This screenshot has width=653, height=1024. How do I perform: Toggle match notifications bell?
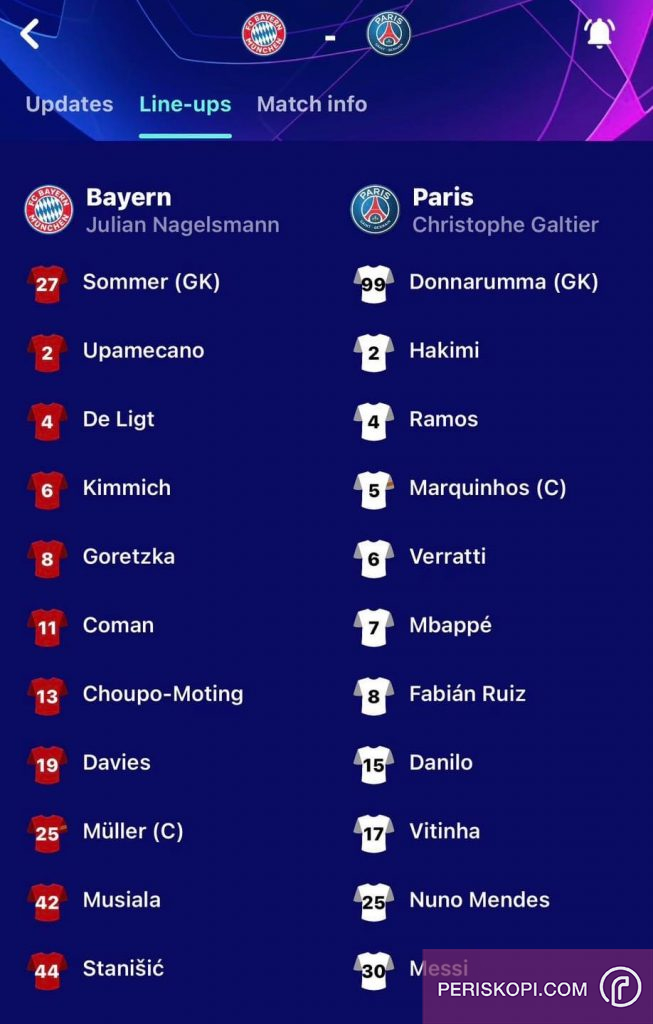(x=599, y=34)
